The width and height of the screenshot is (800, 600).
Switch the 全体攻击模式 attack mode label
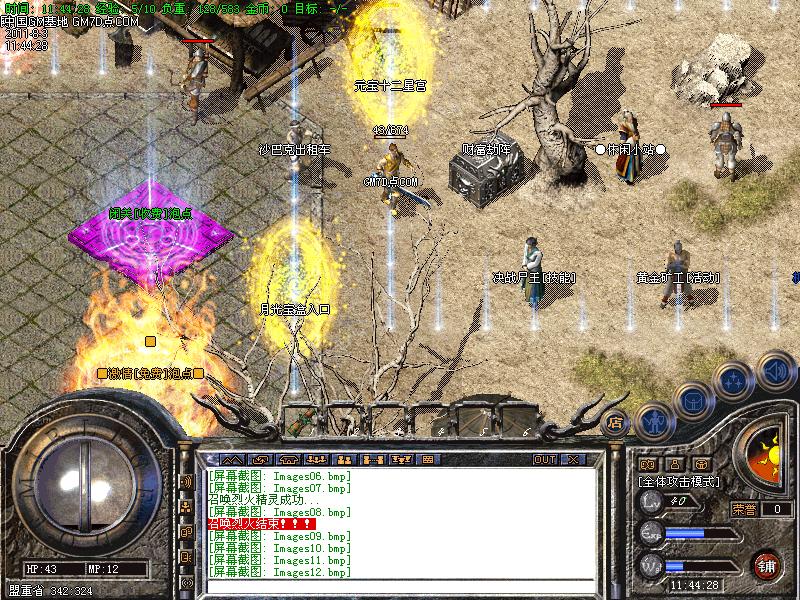tap(677, 481)
